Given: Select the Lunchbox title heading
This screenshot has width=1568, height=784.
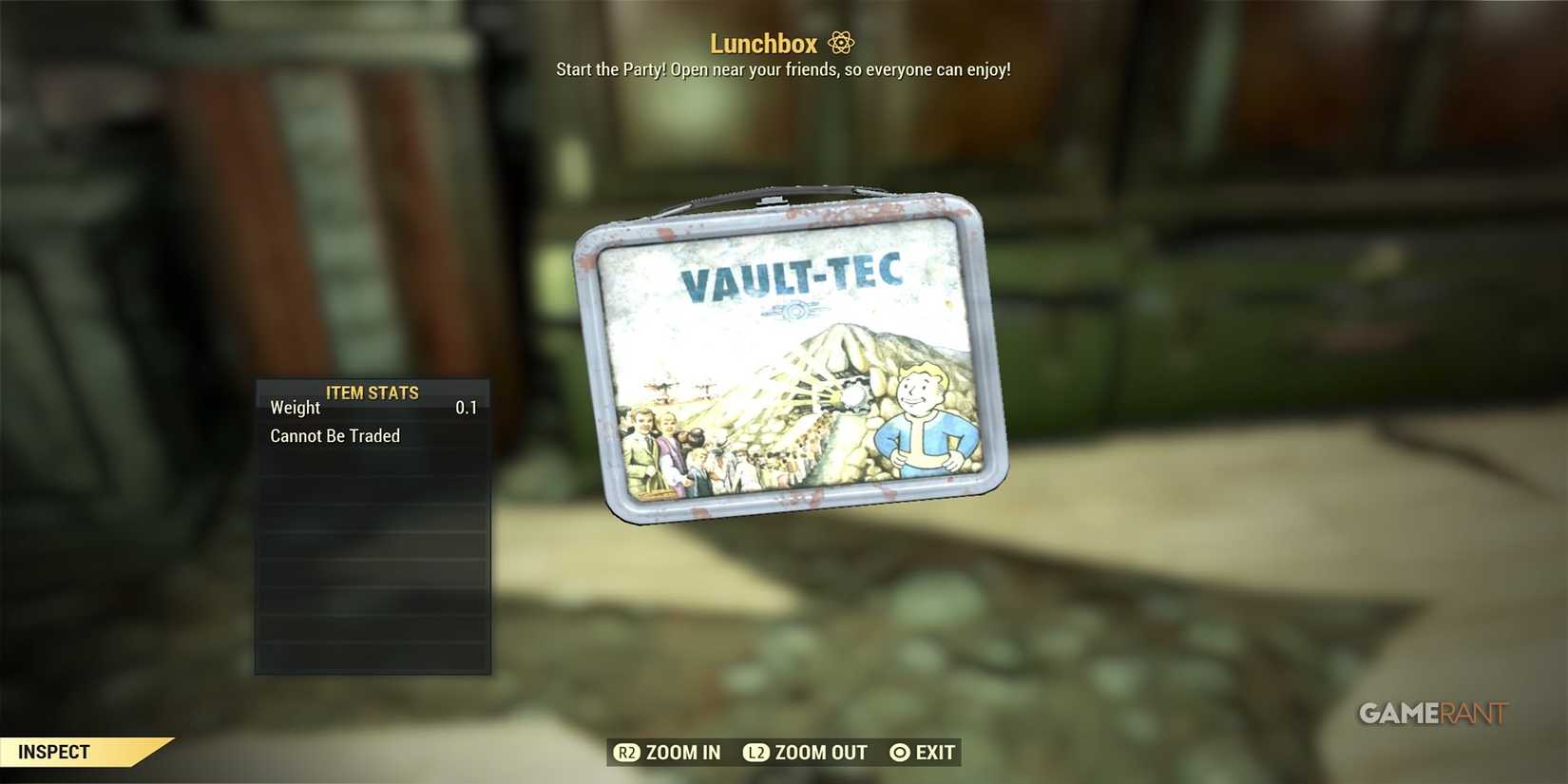Looking at the screenshot, I should pos(762,43).
